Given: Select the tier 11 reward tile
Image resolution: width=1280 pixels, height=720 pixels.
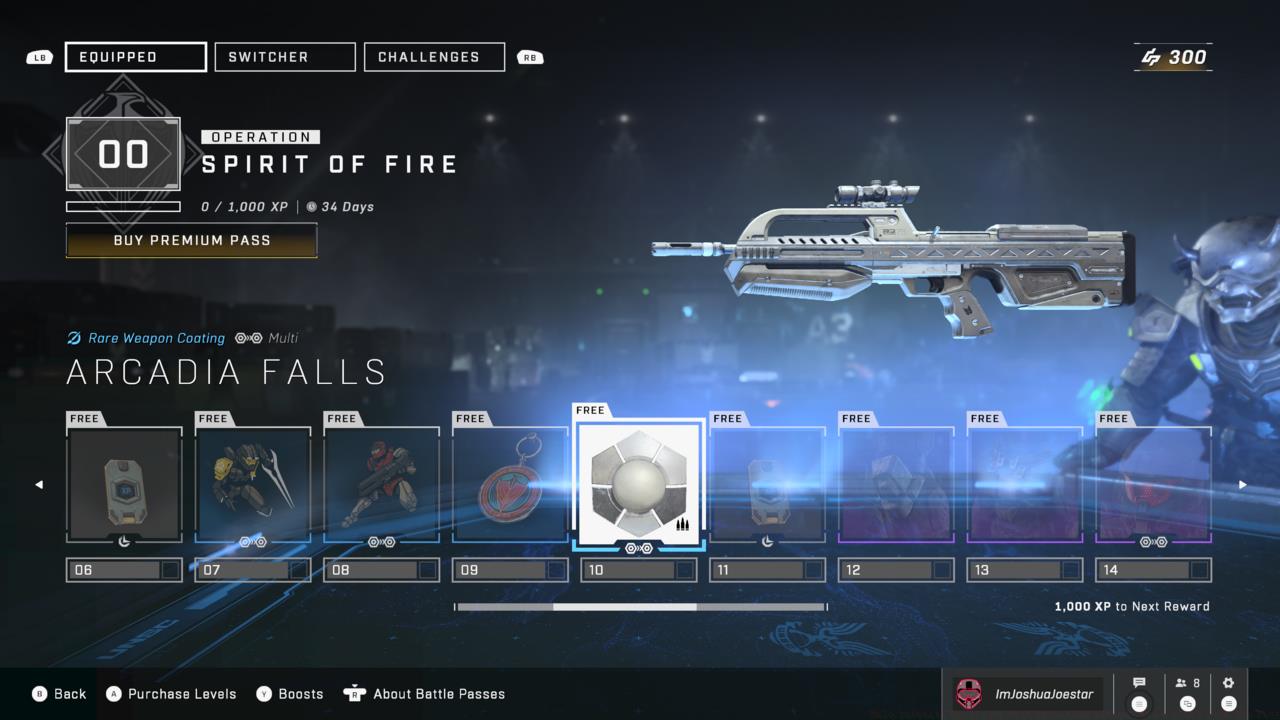Looking at the screenshot, I should (767, 485).
